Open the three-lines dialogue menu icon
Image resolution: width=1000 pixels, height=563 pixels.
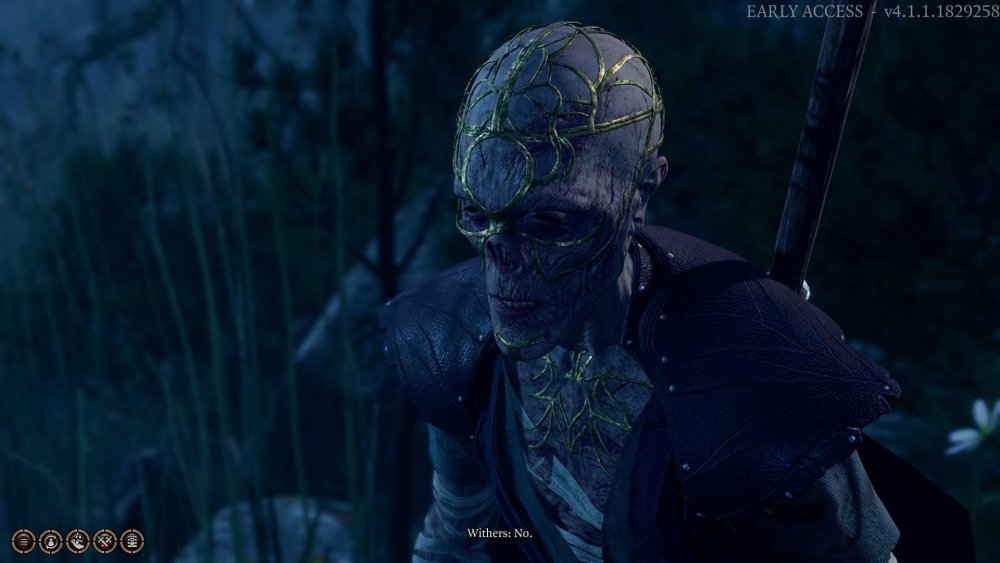click(23, 541)
